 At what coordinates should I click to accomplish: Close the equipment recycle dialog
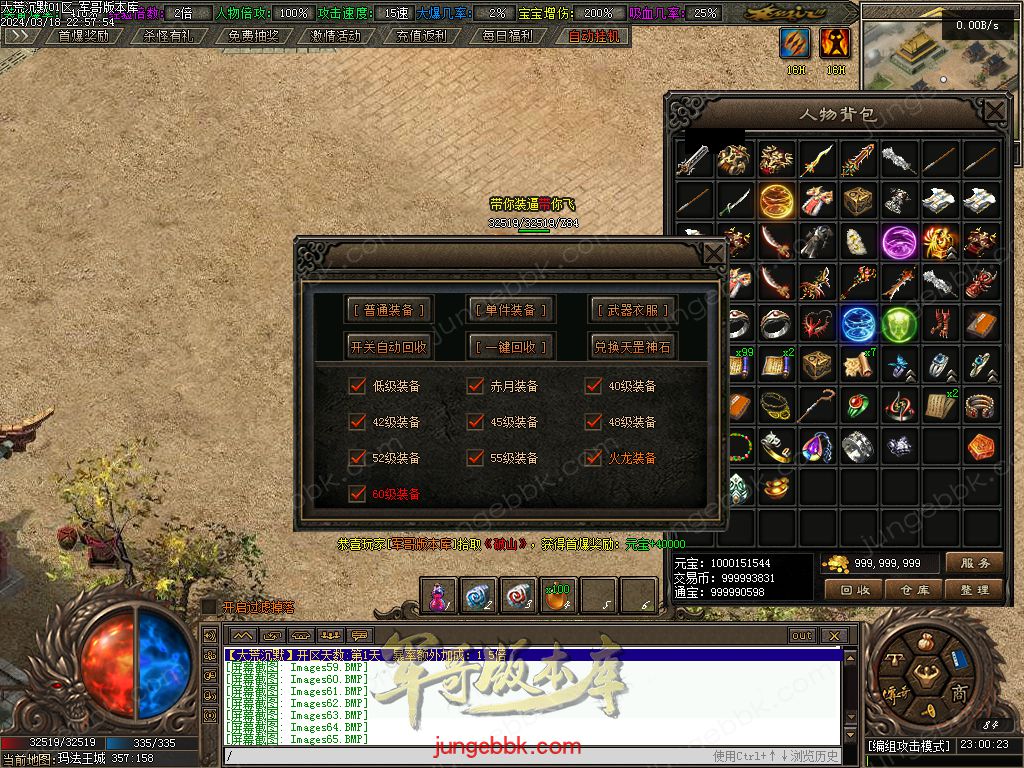(713, 254)
